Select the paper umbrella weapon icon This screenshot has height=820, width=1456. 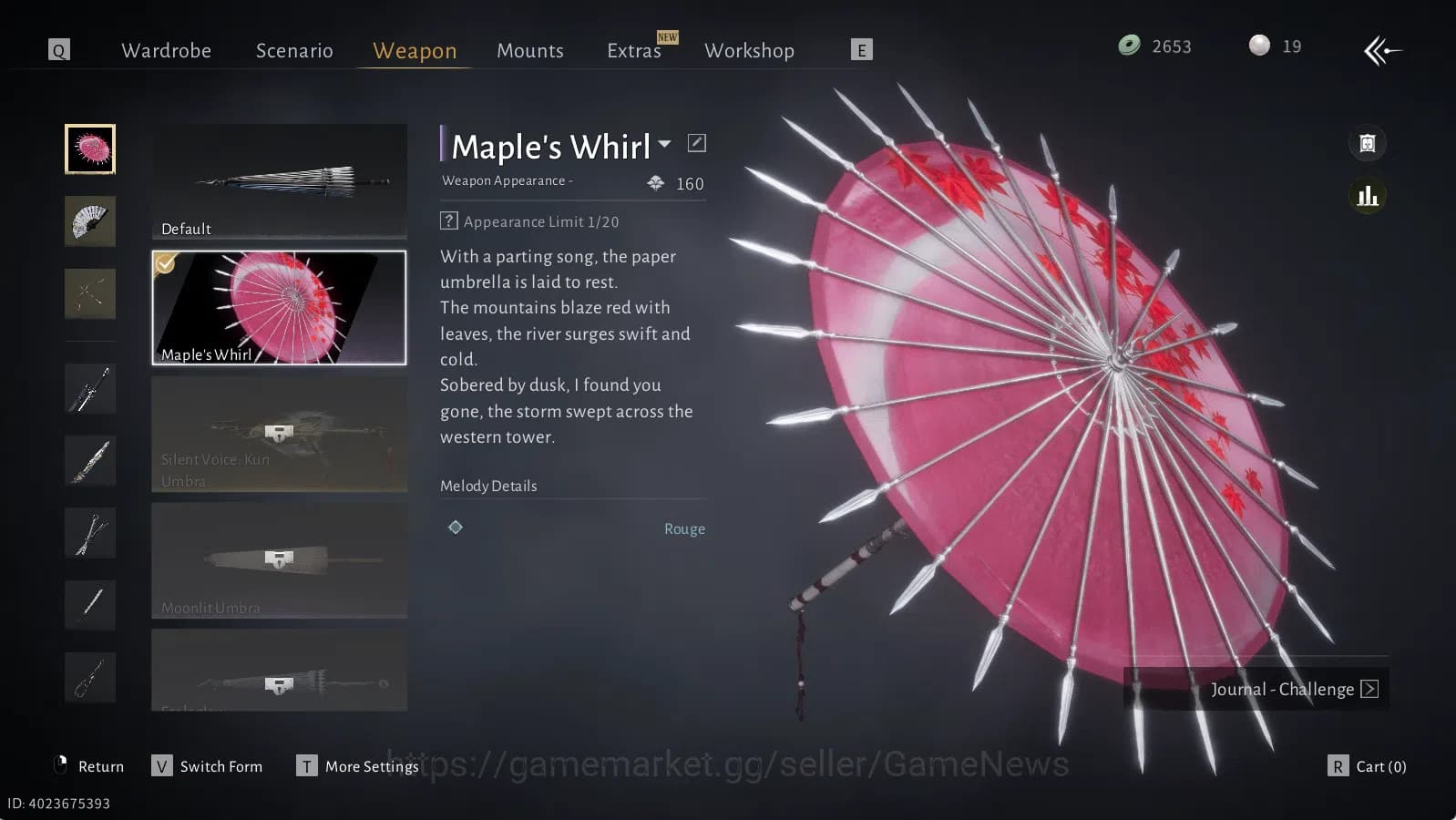[x=89, y=149]
